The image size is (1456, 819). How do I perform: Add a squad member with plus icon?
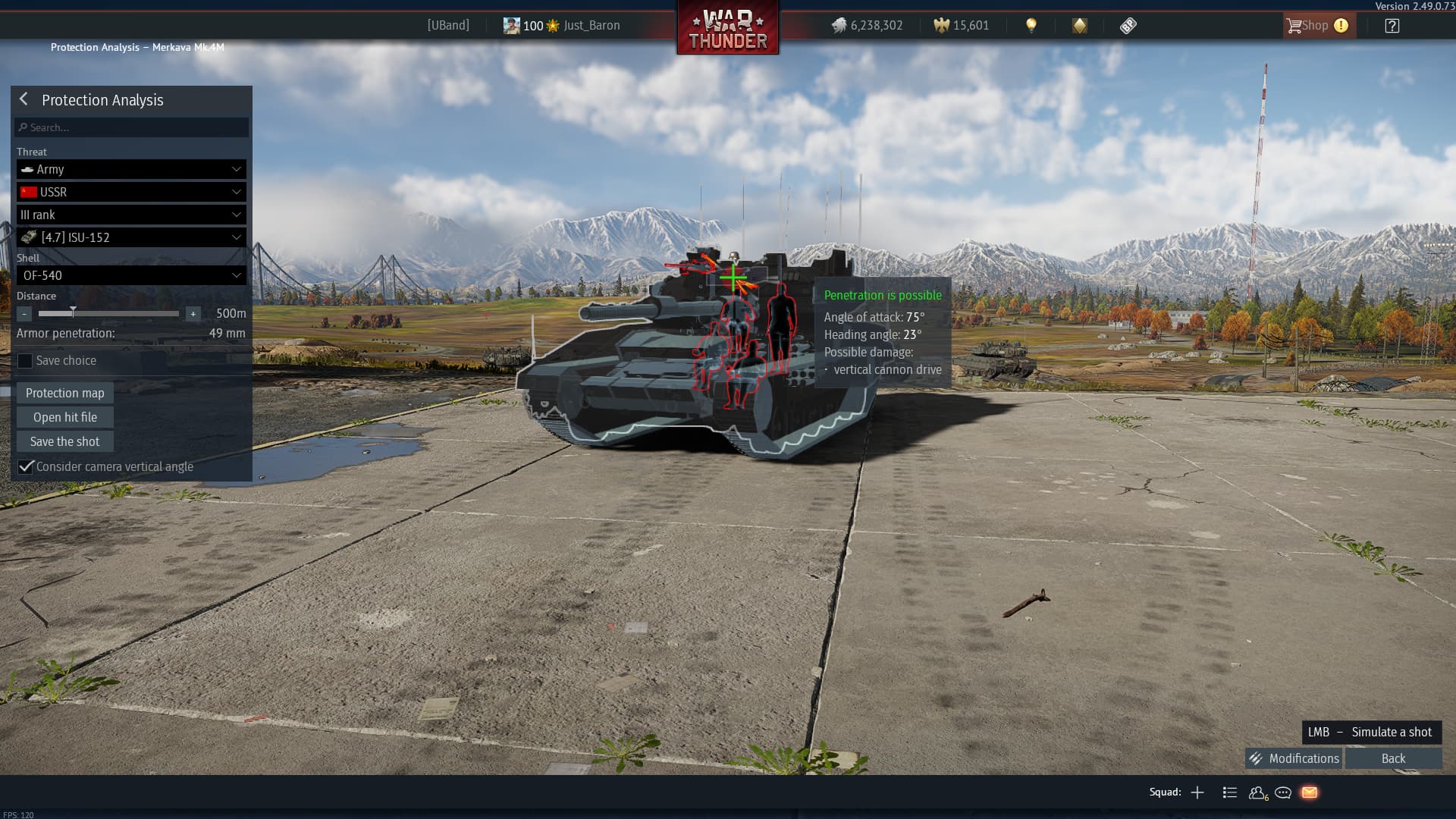click(x=1197, y=792)
